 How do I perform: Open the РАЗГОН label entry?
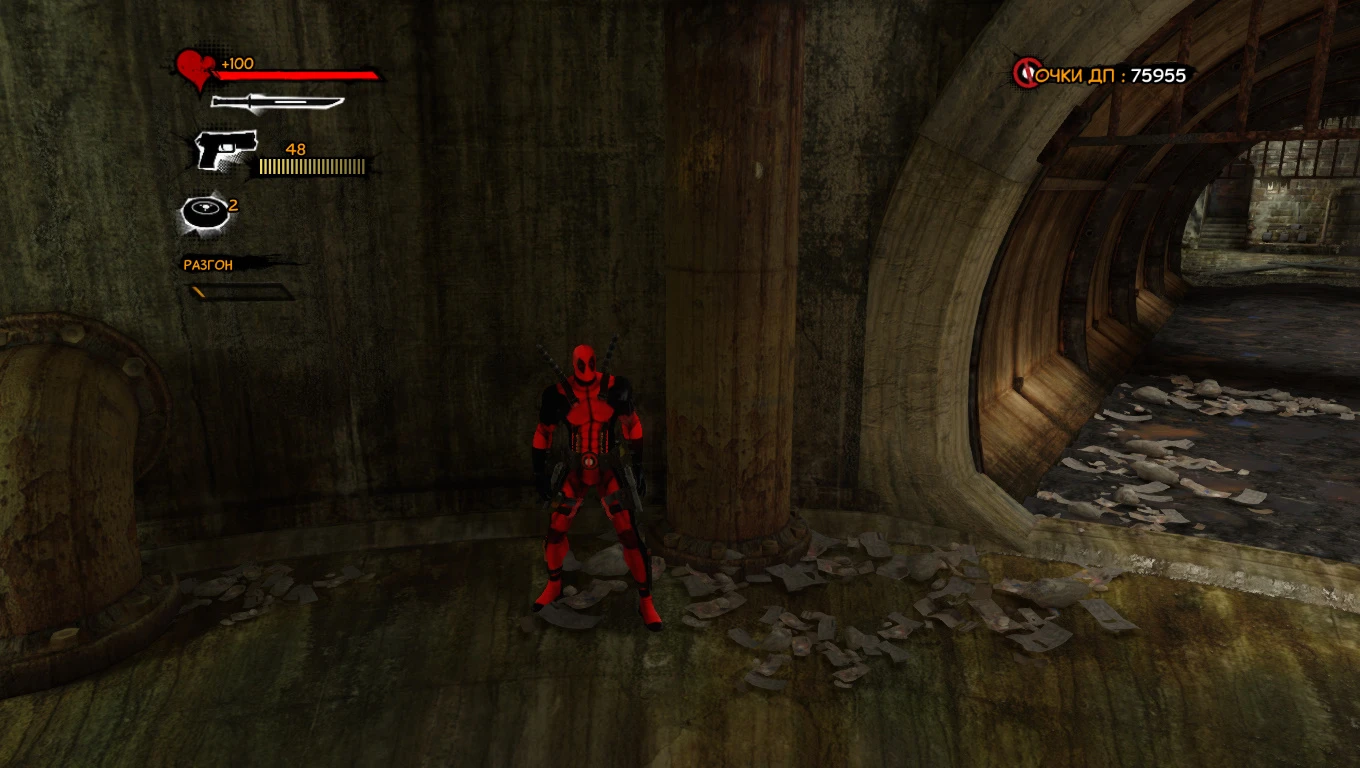pyautogui.click(x=206, y=265)
